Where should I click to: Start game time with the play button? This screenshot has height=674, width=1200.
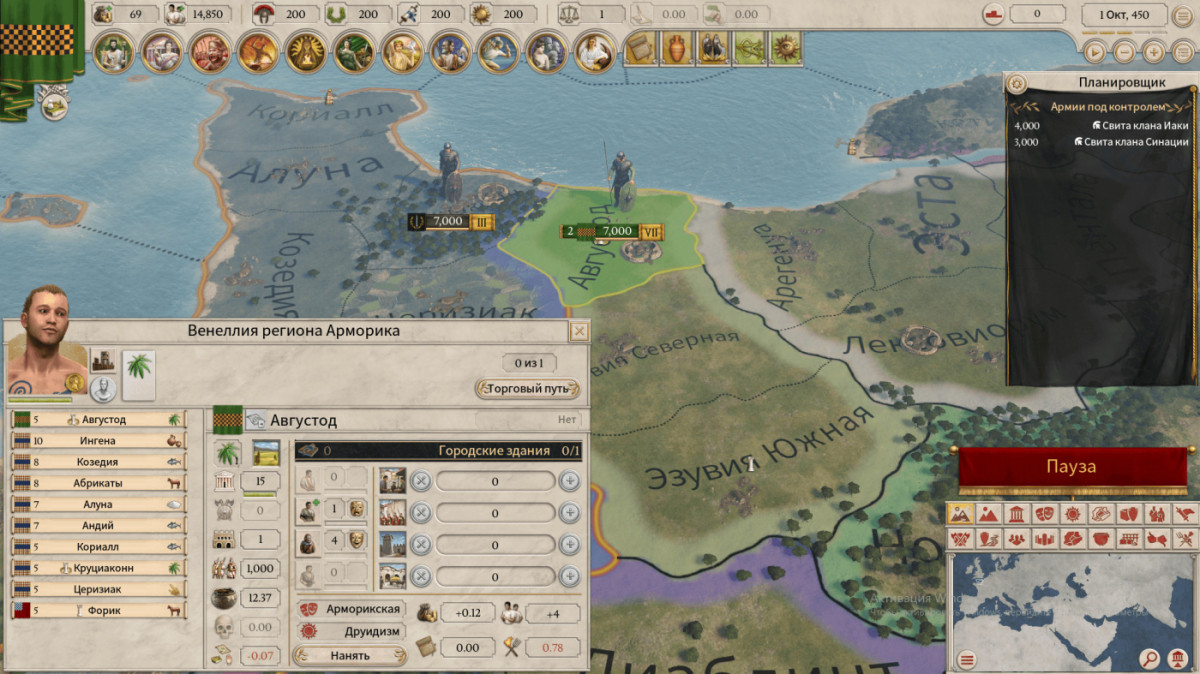pyautogui.click(x=1096, y=51)
